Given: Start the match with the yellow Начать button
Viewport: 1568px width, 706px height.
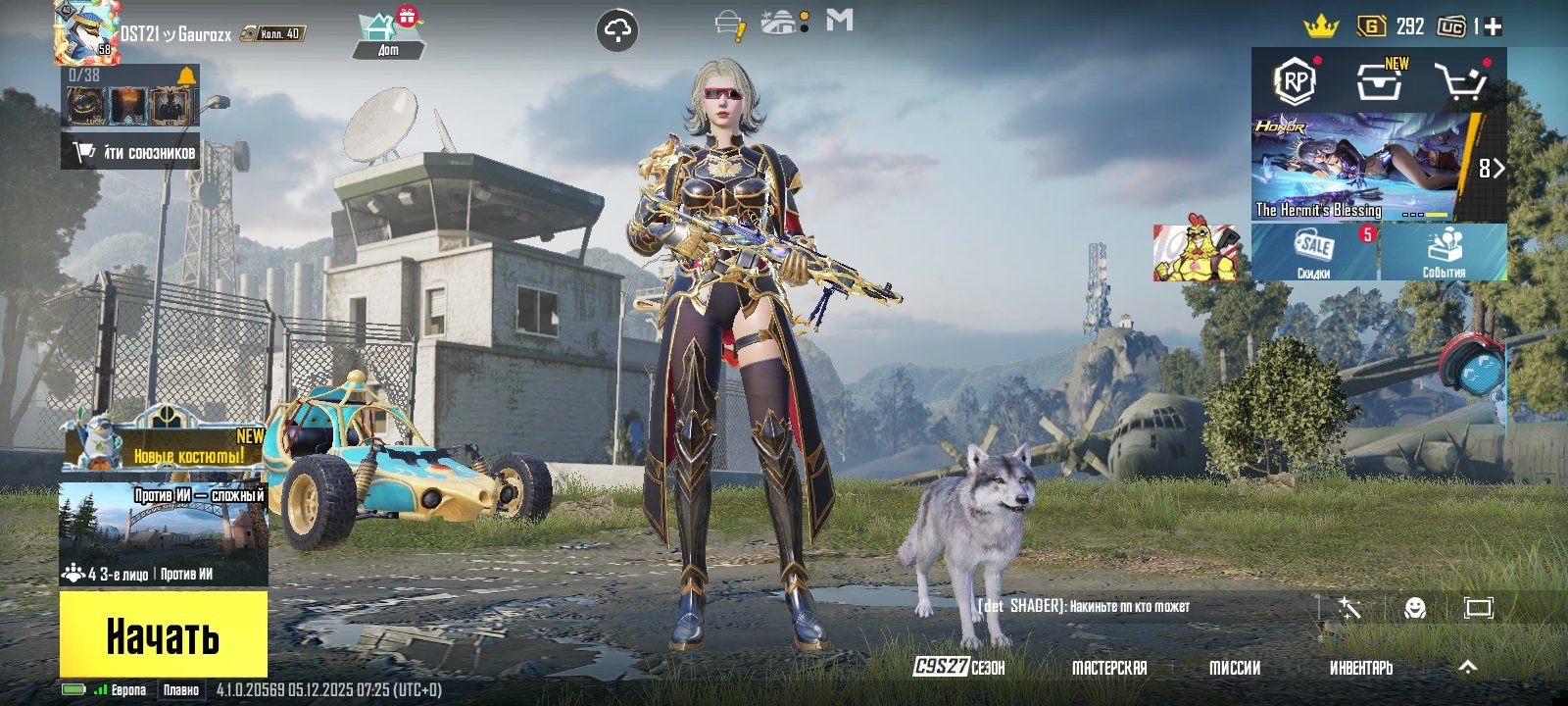Looking at the screenshot, I should [163, 635].
